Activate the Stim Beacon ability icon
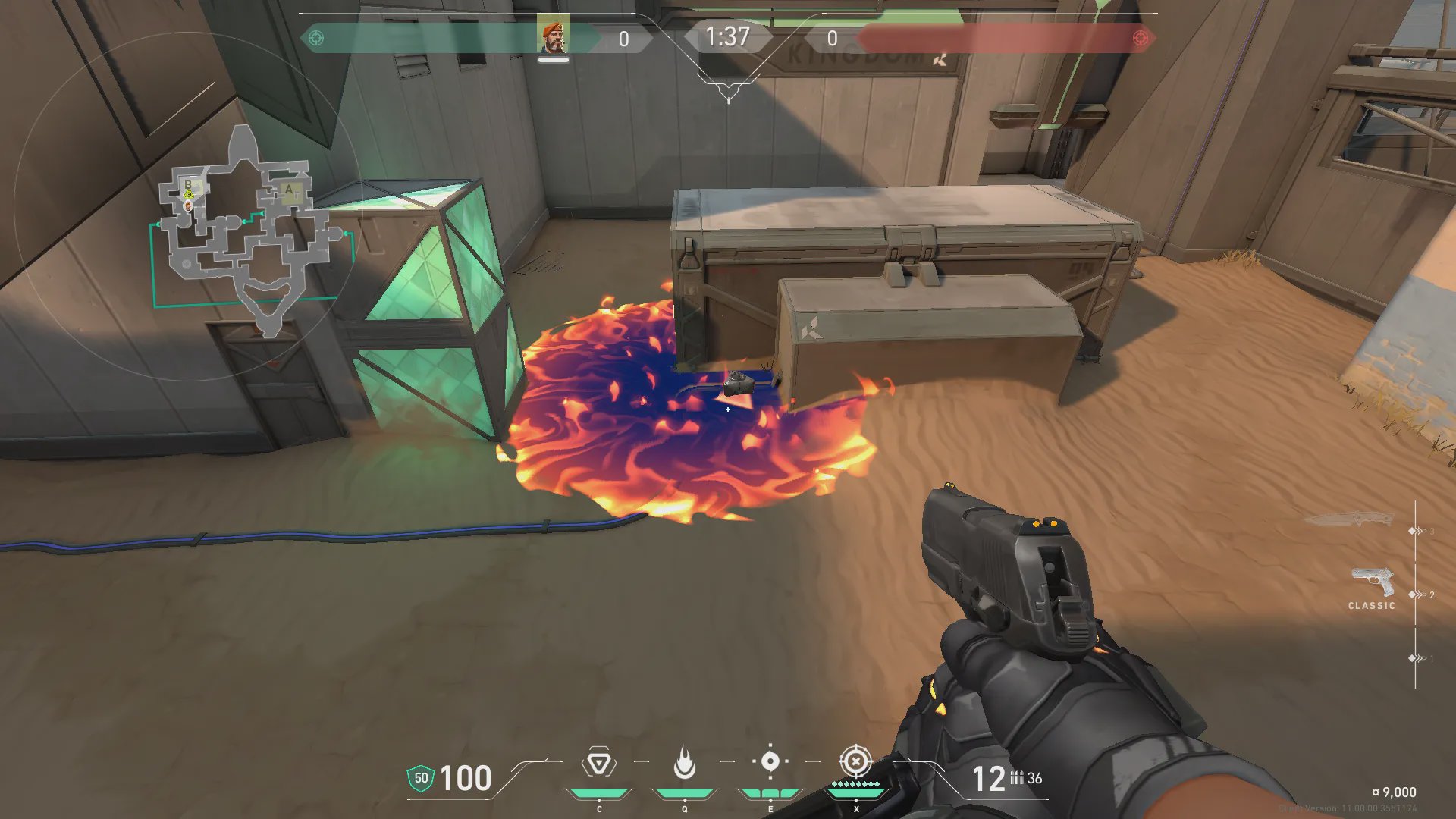 point(598,763)
